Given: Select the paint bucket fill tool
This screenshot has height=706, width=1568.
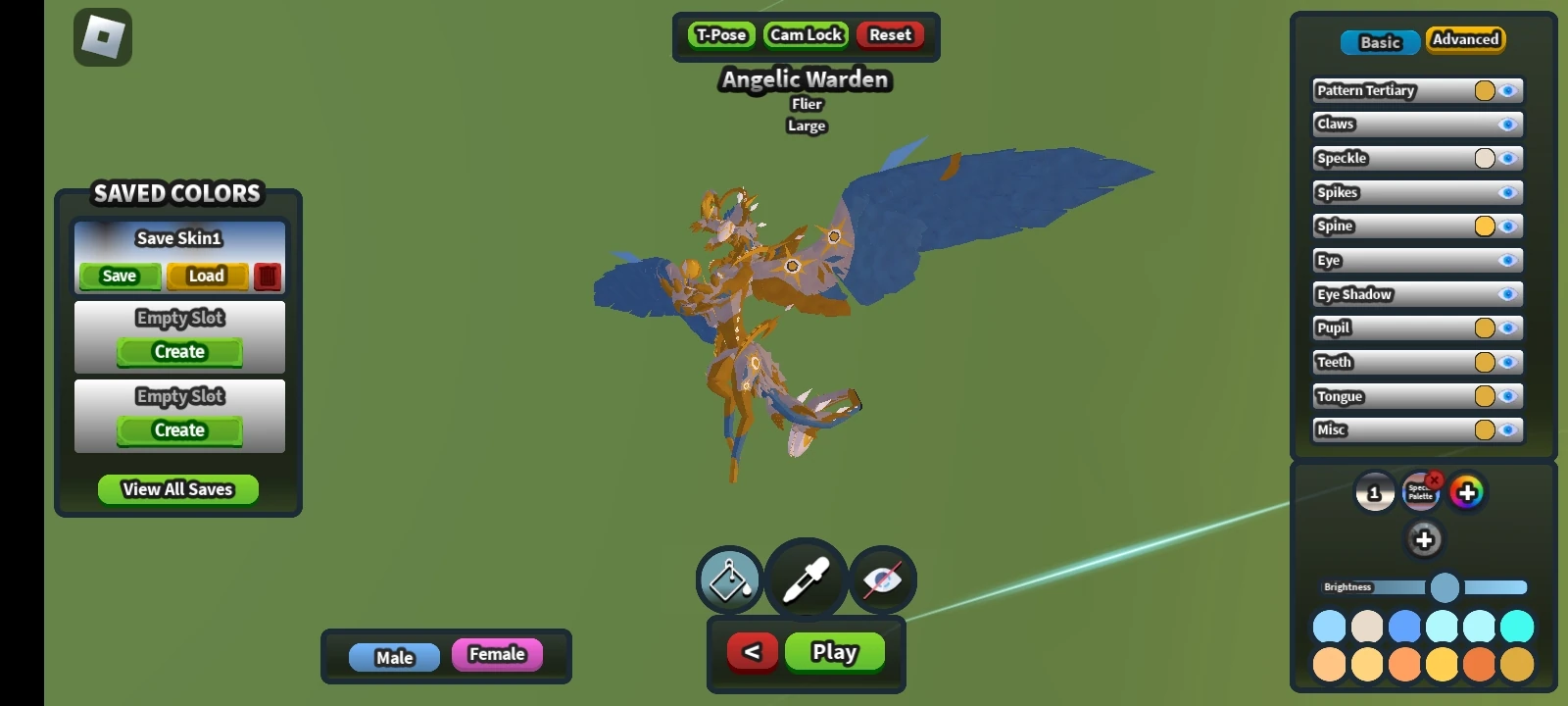Looking at the screenshot, I should pyautogui.click(x=727, y=580).
